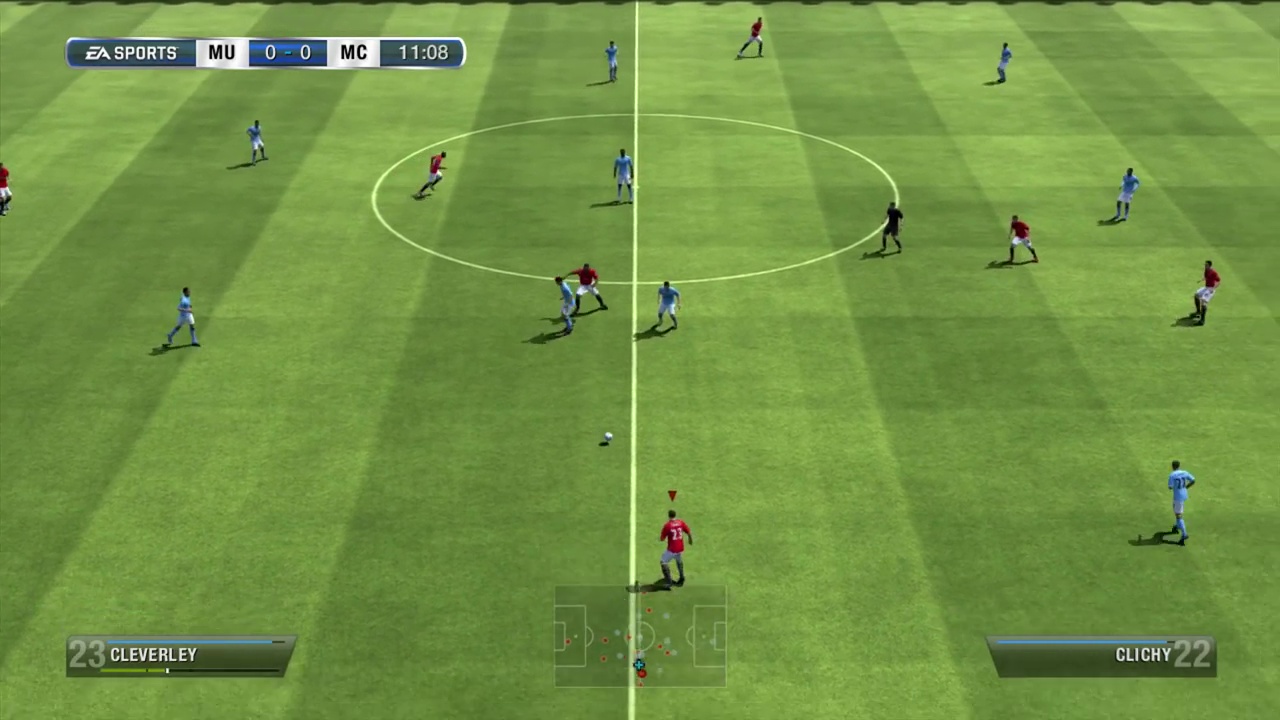
Task: Click the red triangle marker above the controlled player
Action: click(671, 493)
